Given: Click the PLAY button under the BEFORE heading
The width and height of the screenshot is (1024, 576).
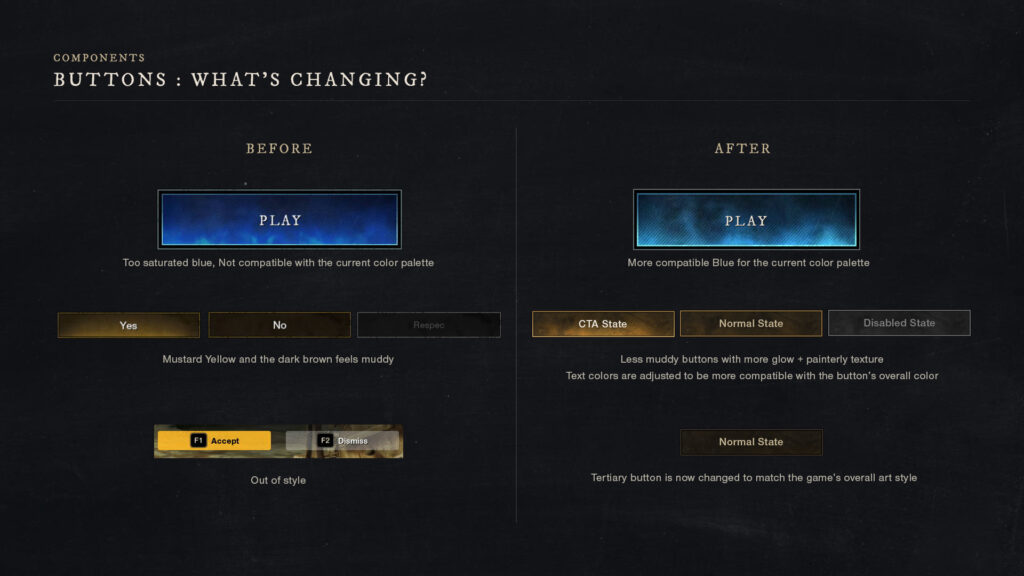Looking at the screenshot, I should [279, 220].
